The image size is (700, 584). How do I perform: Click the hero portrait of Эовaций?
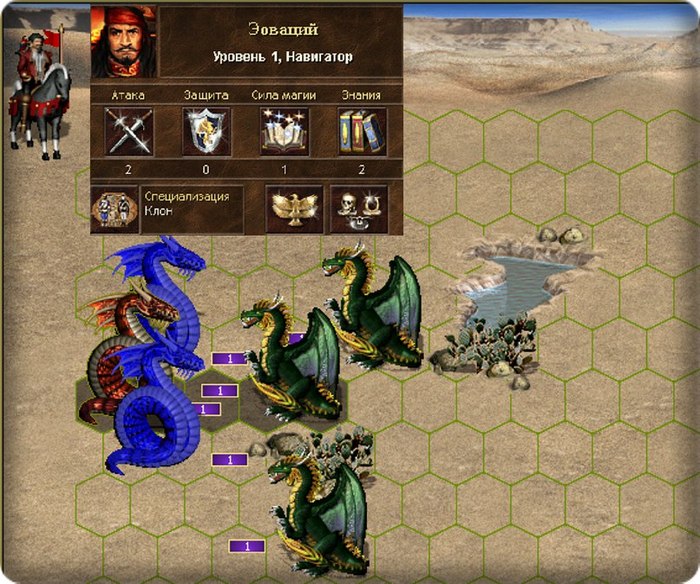(x=124, y=41)
